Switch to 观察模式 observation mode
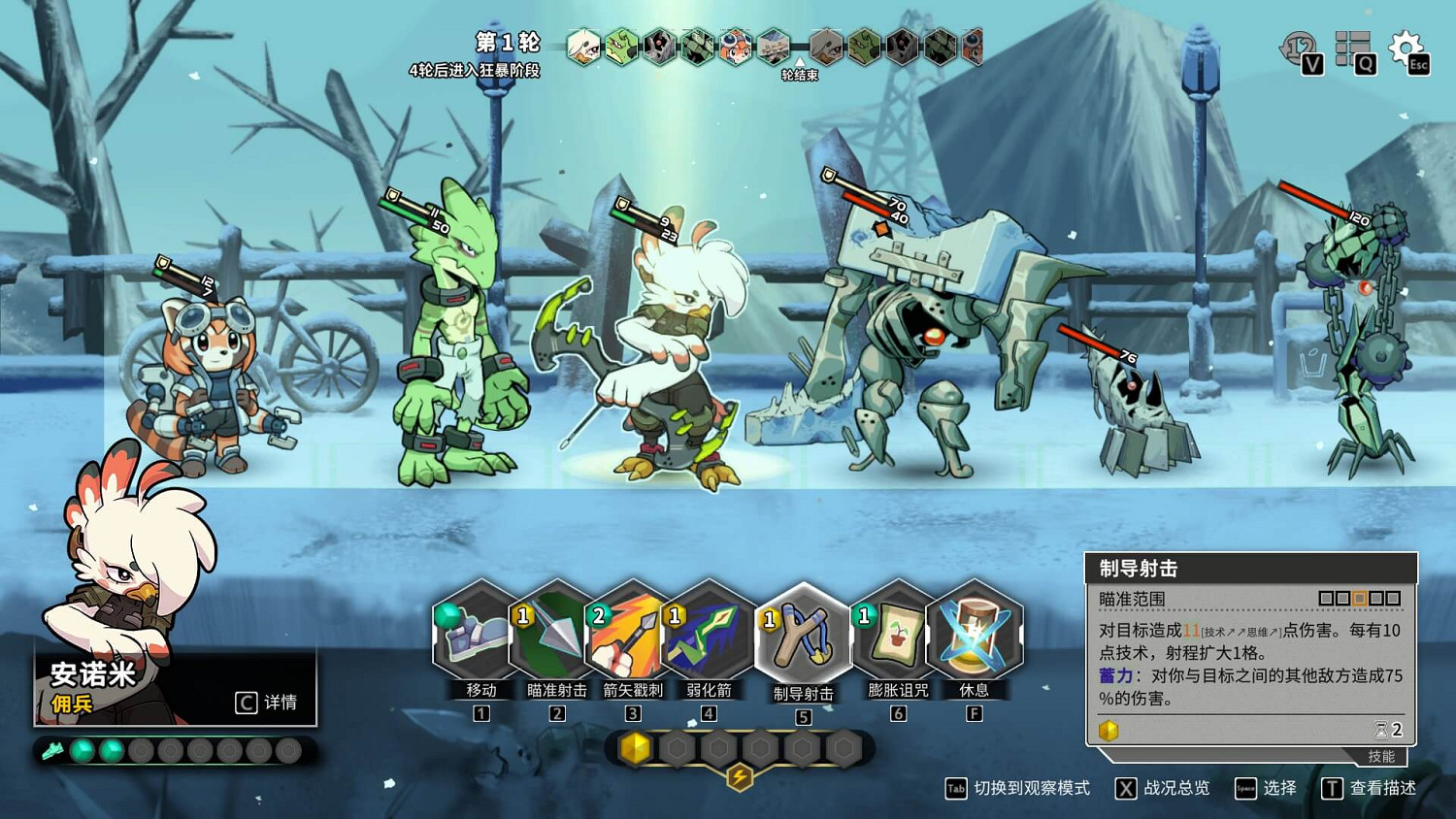The height and width of the screenshot is (819, 1456). click(x=1018, y=788)
